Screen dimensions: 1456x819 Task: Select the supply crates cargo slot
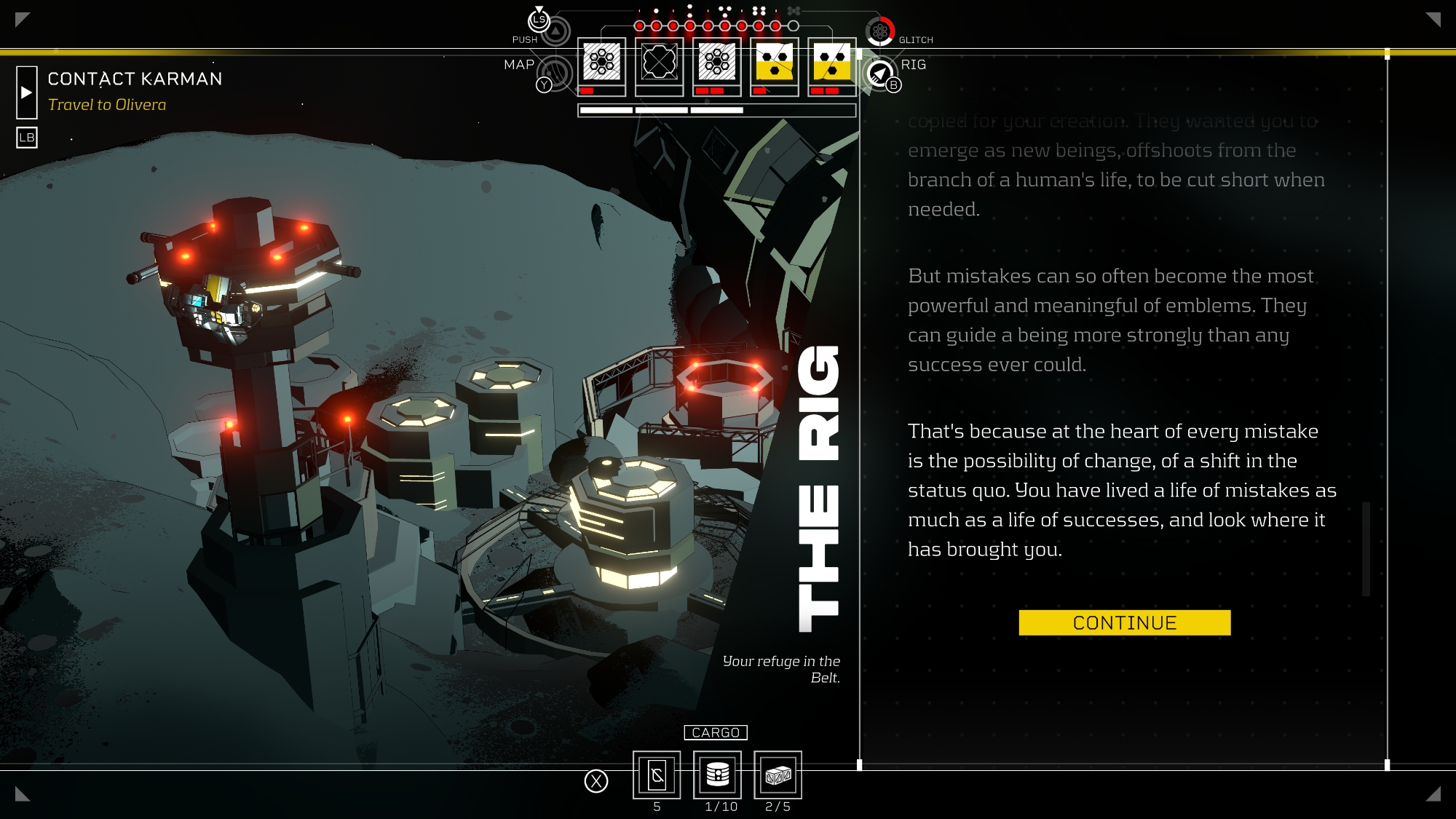pyautogui.click(x=778, y=775)
